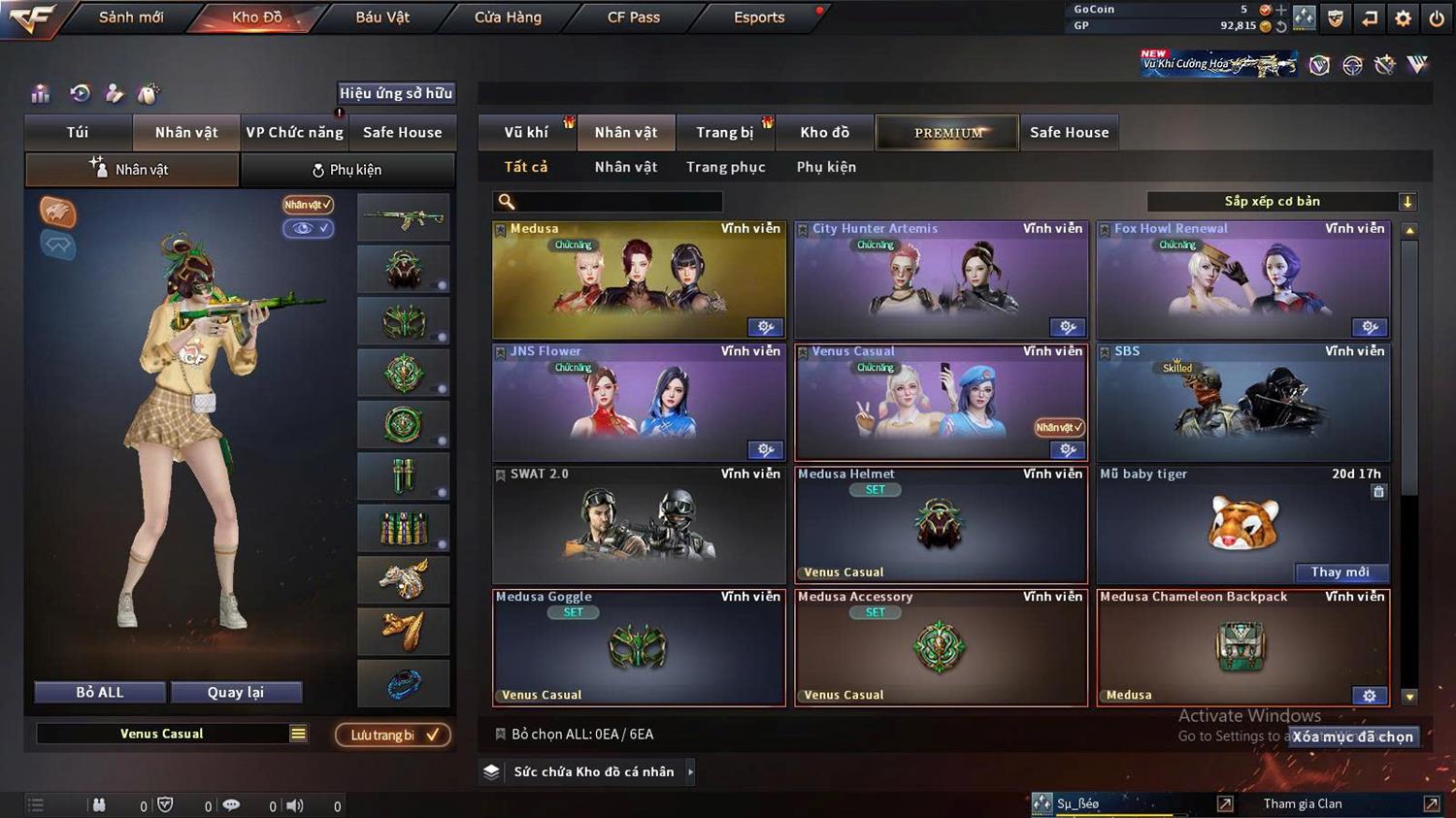Show the Trang phục sub-category
Viewport: 1456px width, 818px height.
coord(725,167)
